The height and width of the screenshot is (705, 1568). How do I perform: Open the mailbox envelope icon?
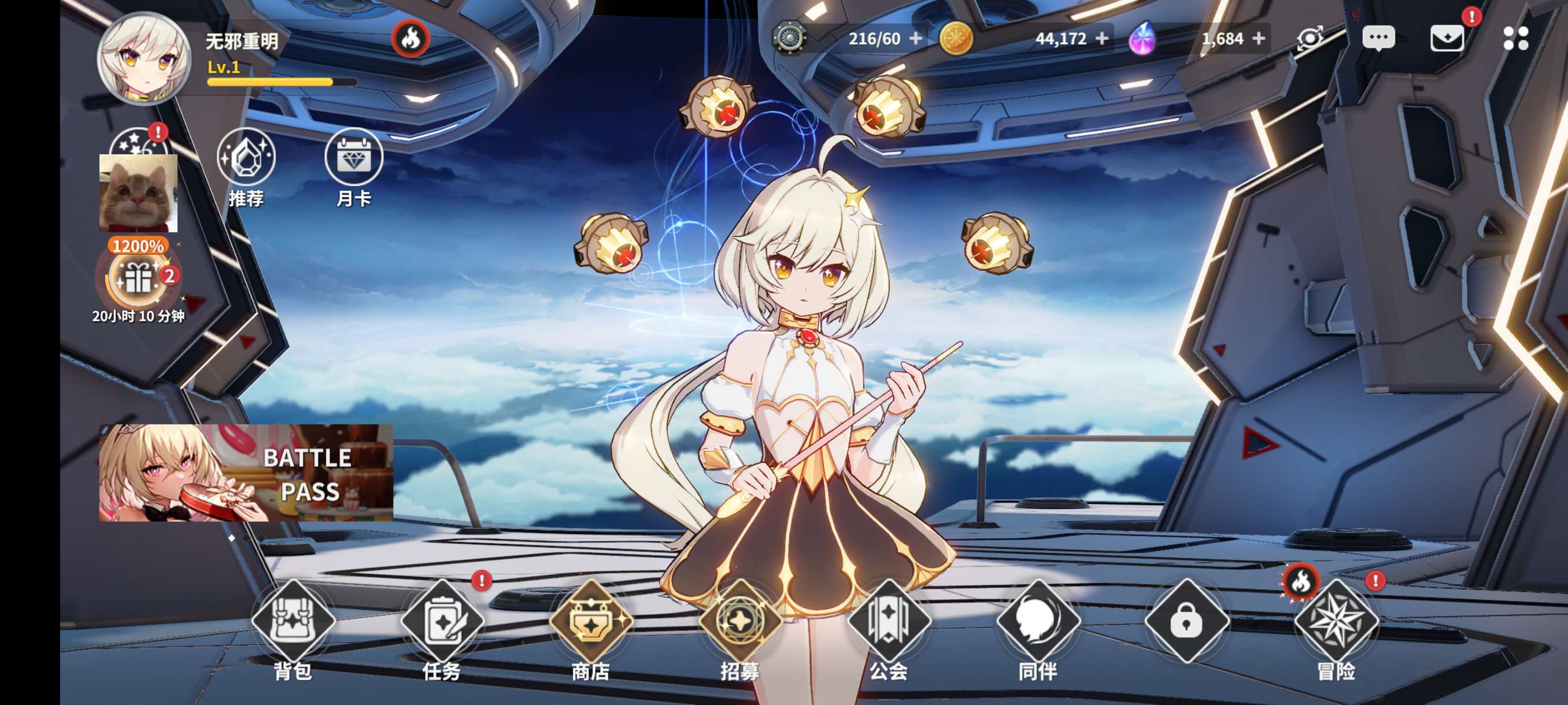pos(1447,38)
